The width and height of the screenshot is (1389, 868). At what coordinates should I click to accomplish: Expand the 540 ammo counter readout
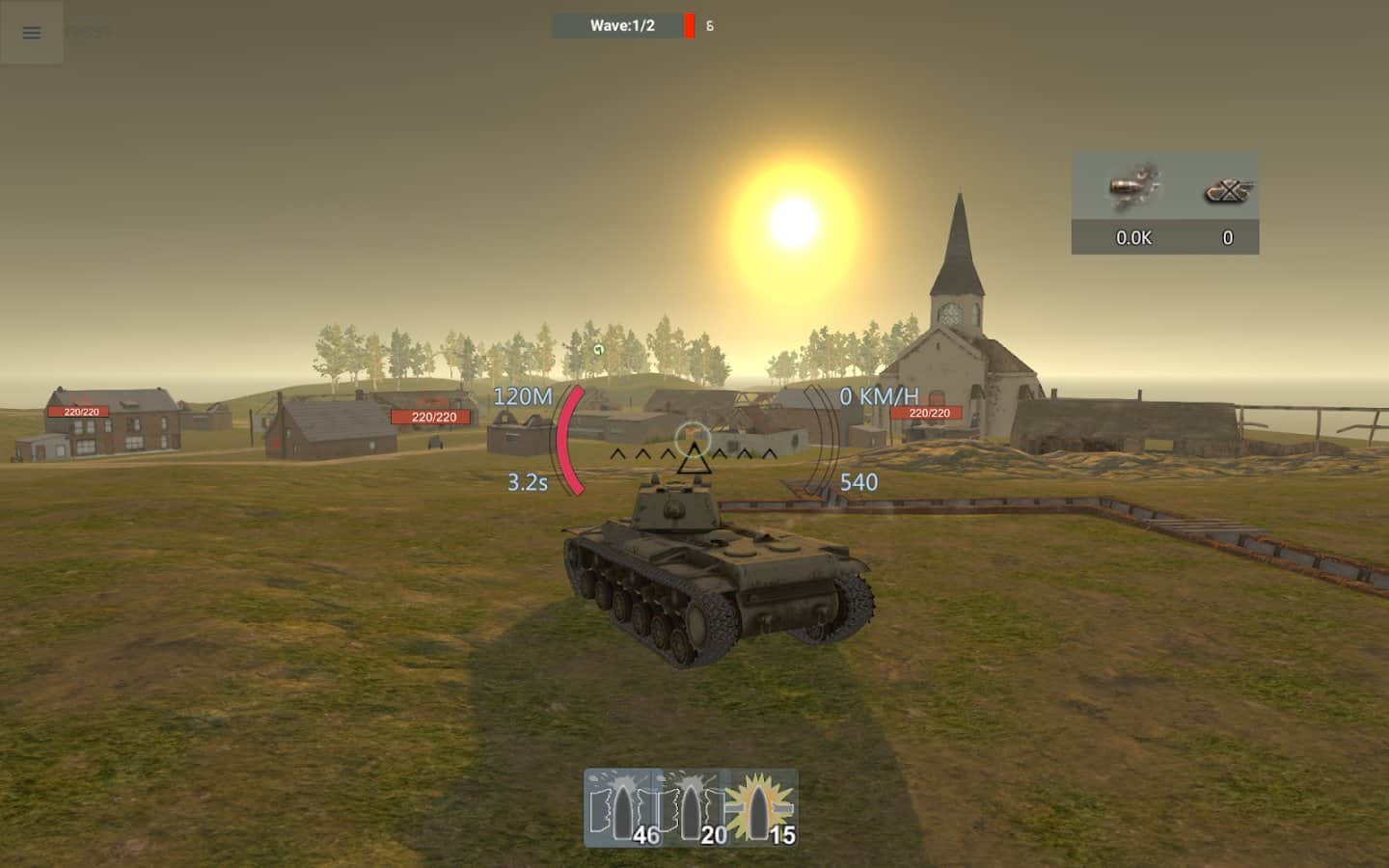pos(861,483)
